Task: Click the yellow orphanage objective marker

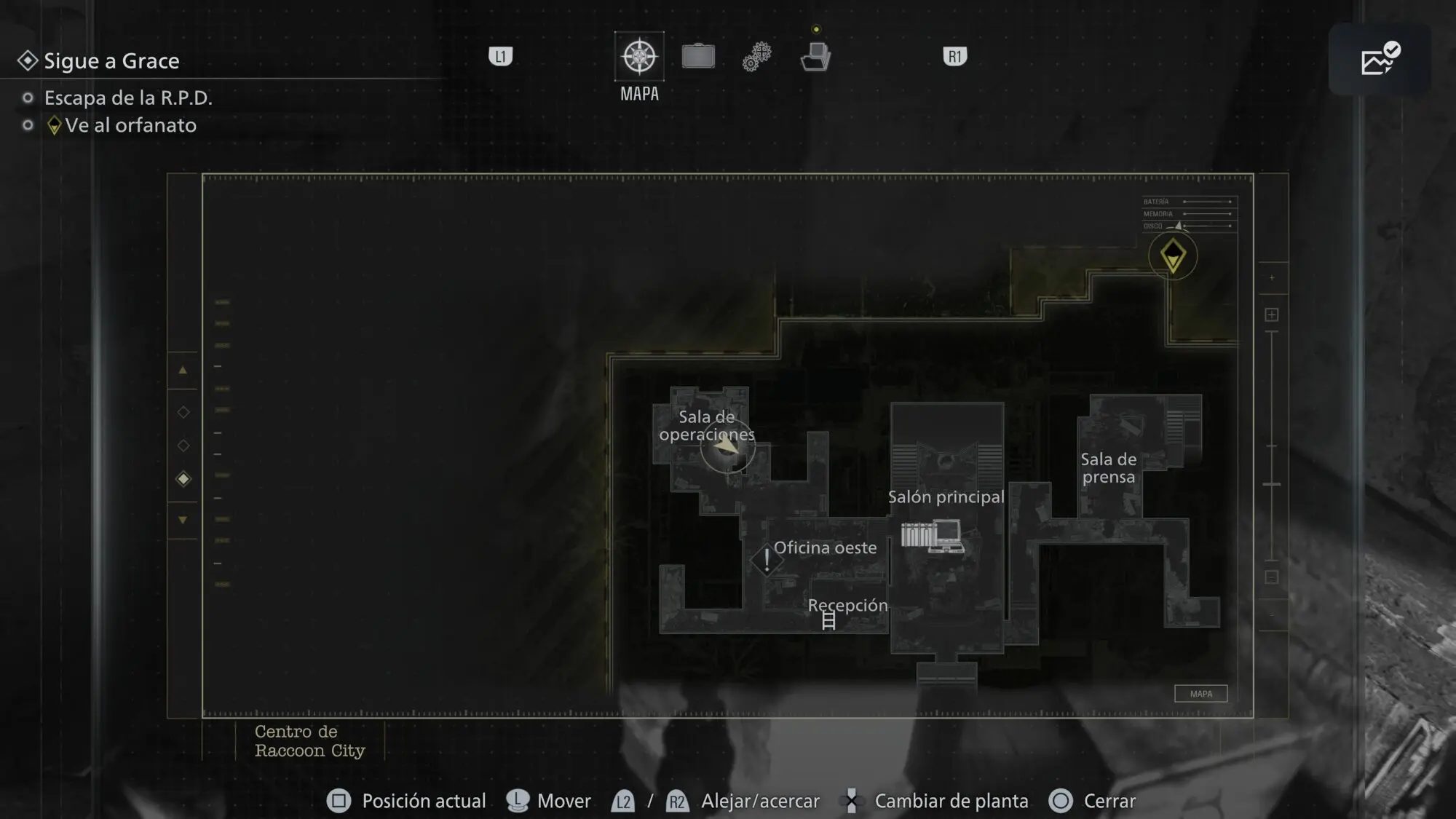Action: [1173, 256]
